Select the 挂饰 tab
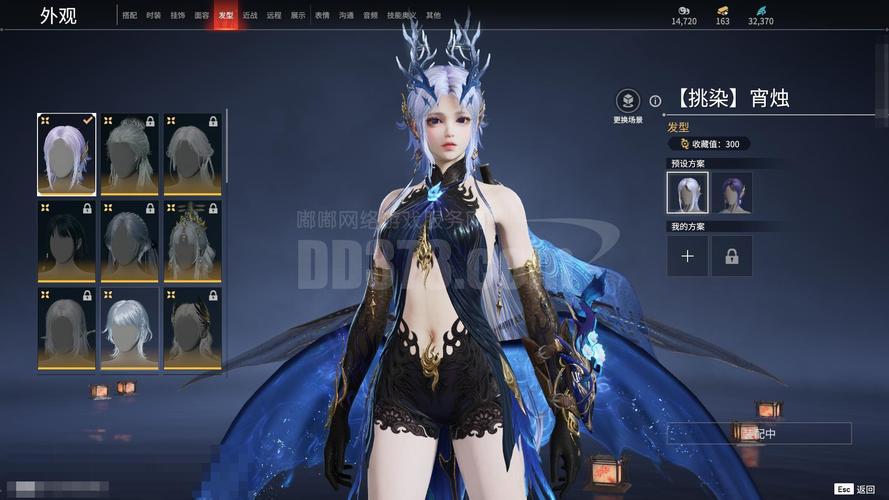This screenshot has height=500, width=889. coord(177,16)
